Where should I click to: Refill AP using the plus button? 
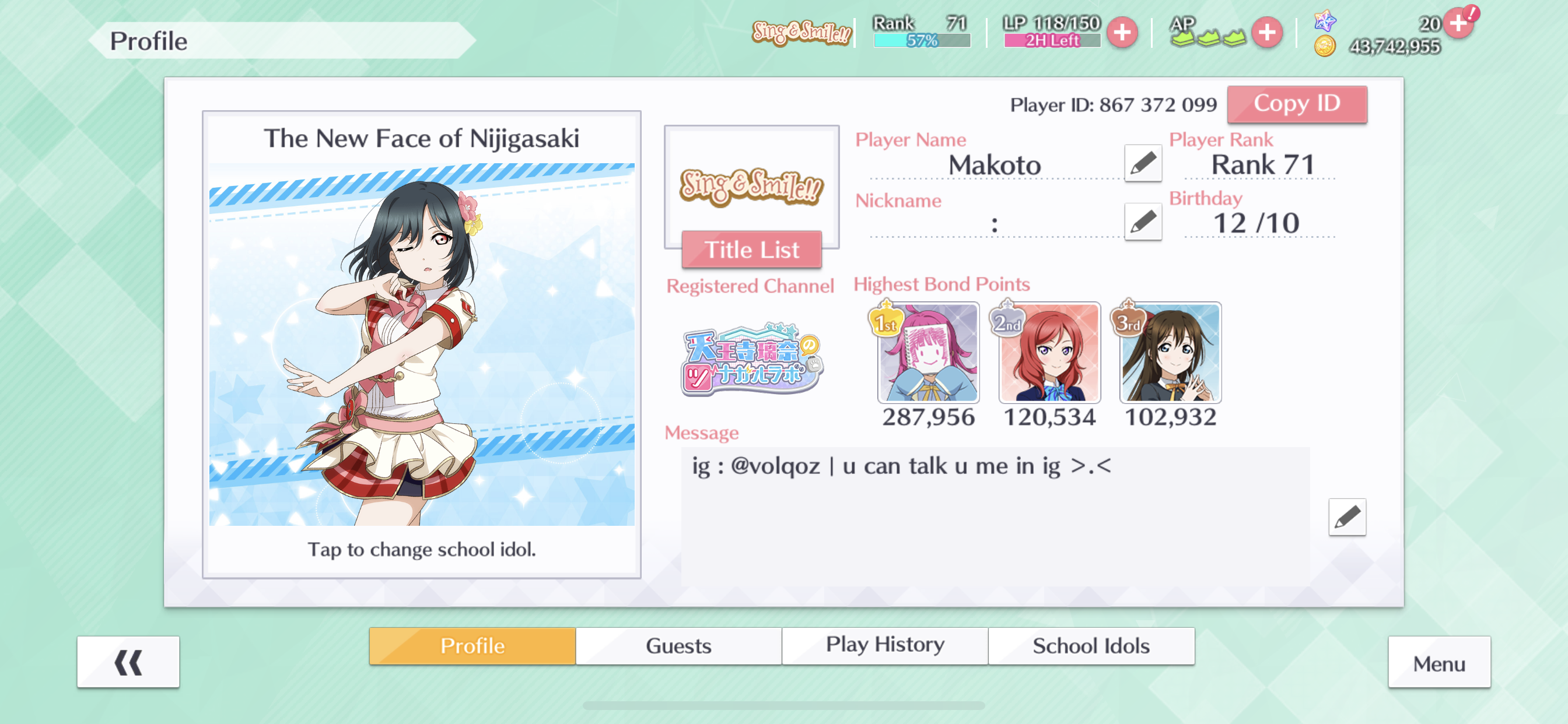point(1266,32)
